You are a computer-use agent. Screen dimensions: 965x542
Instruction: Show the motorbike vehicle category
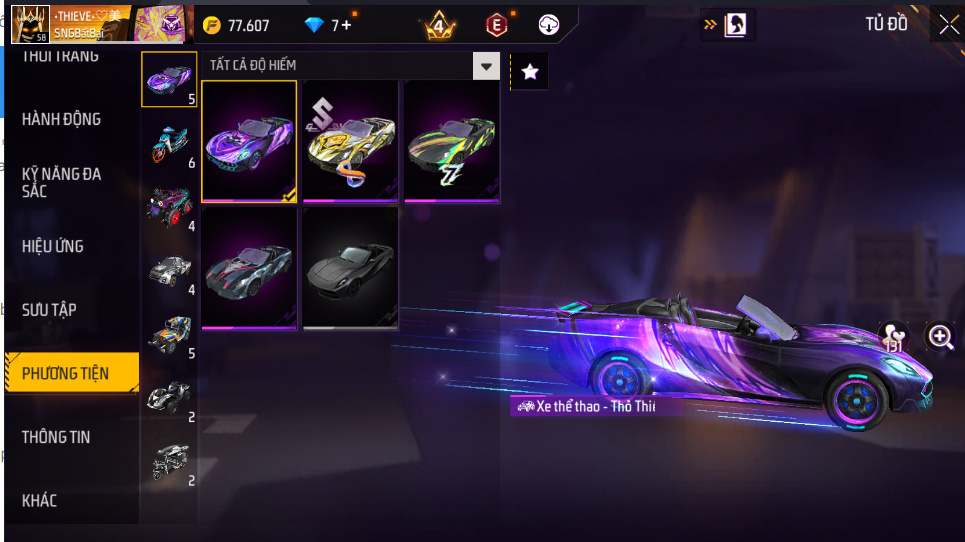[169, 144]
